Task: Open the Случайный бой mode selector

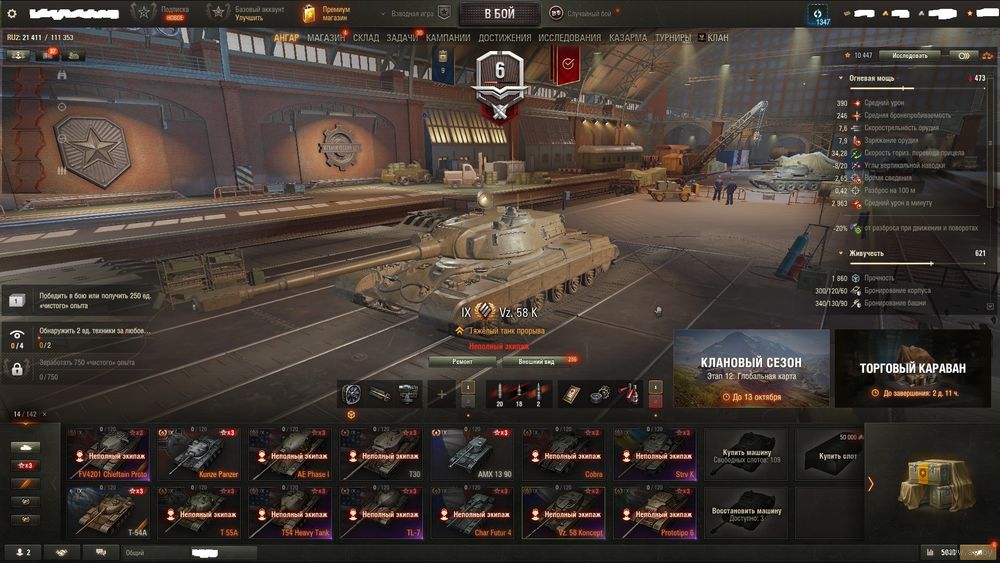Action: [x=583, y=14]
